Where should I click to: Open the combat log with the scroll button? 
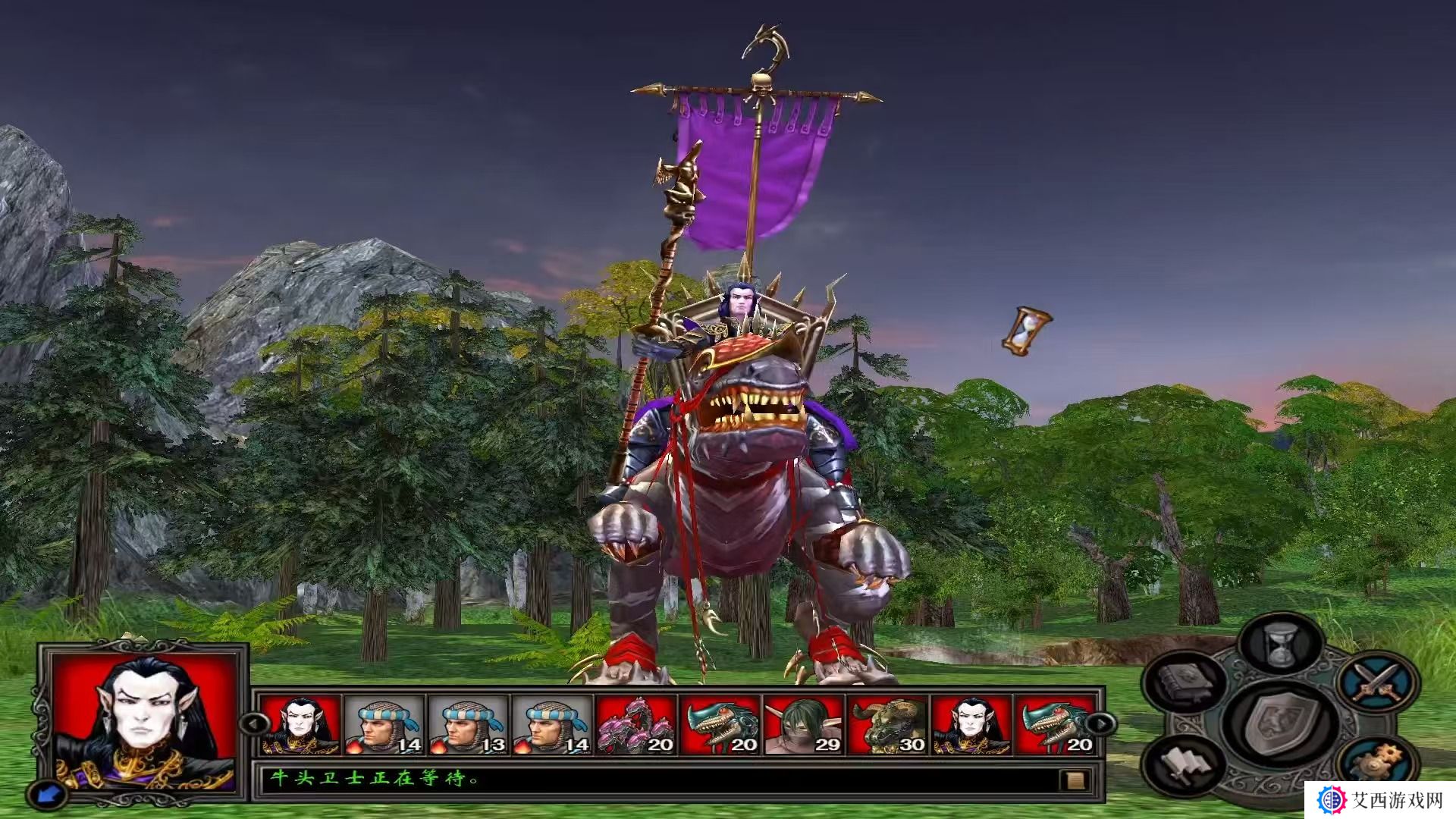pyautogui.click(x=1075, y=780)
